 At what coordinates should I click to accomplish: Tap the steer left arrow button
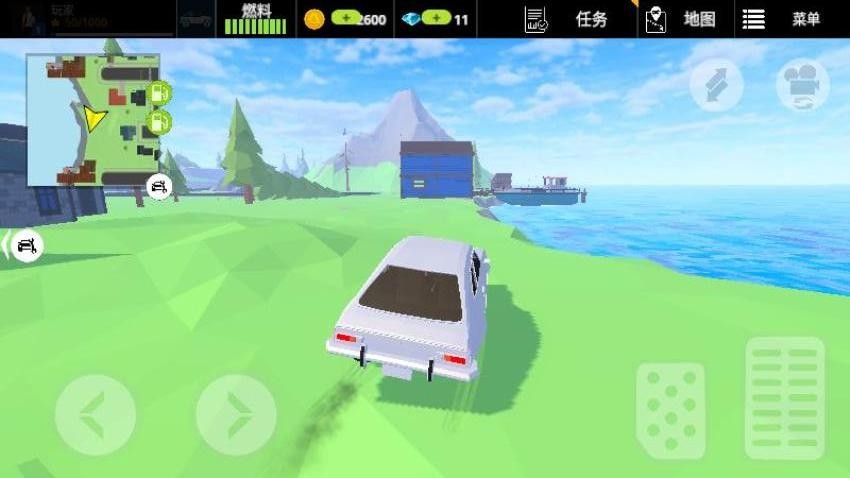pos(94,414)
